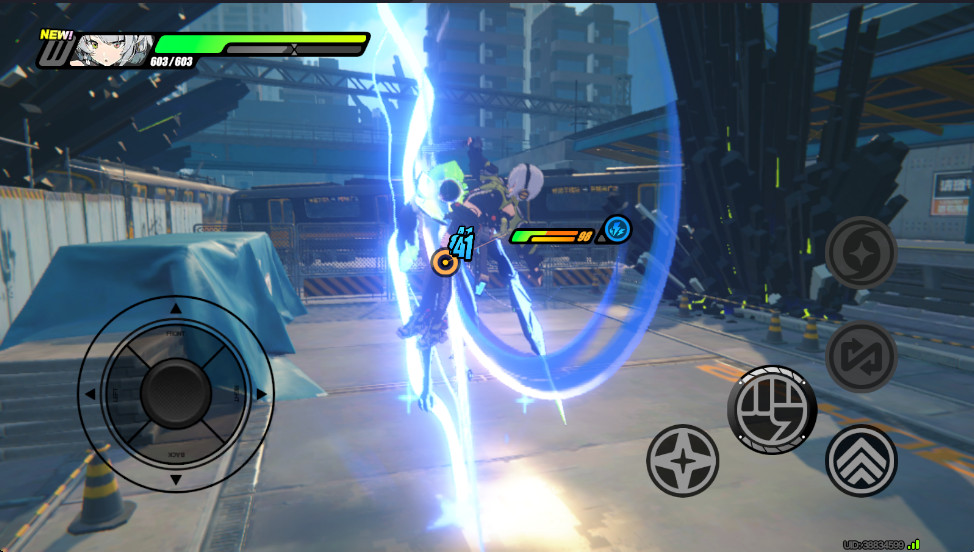Use the four-point star special attack
This screenshot has height=552, width=974.
point(683,461)
